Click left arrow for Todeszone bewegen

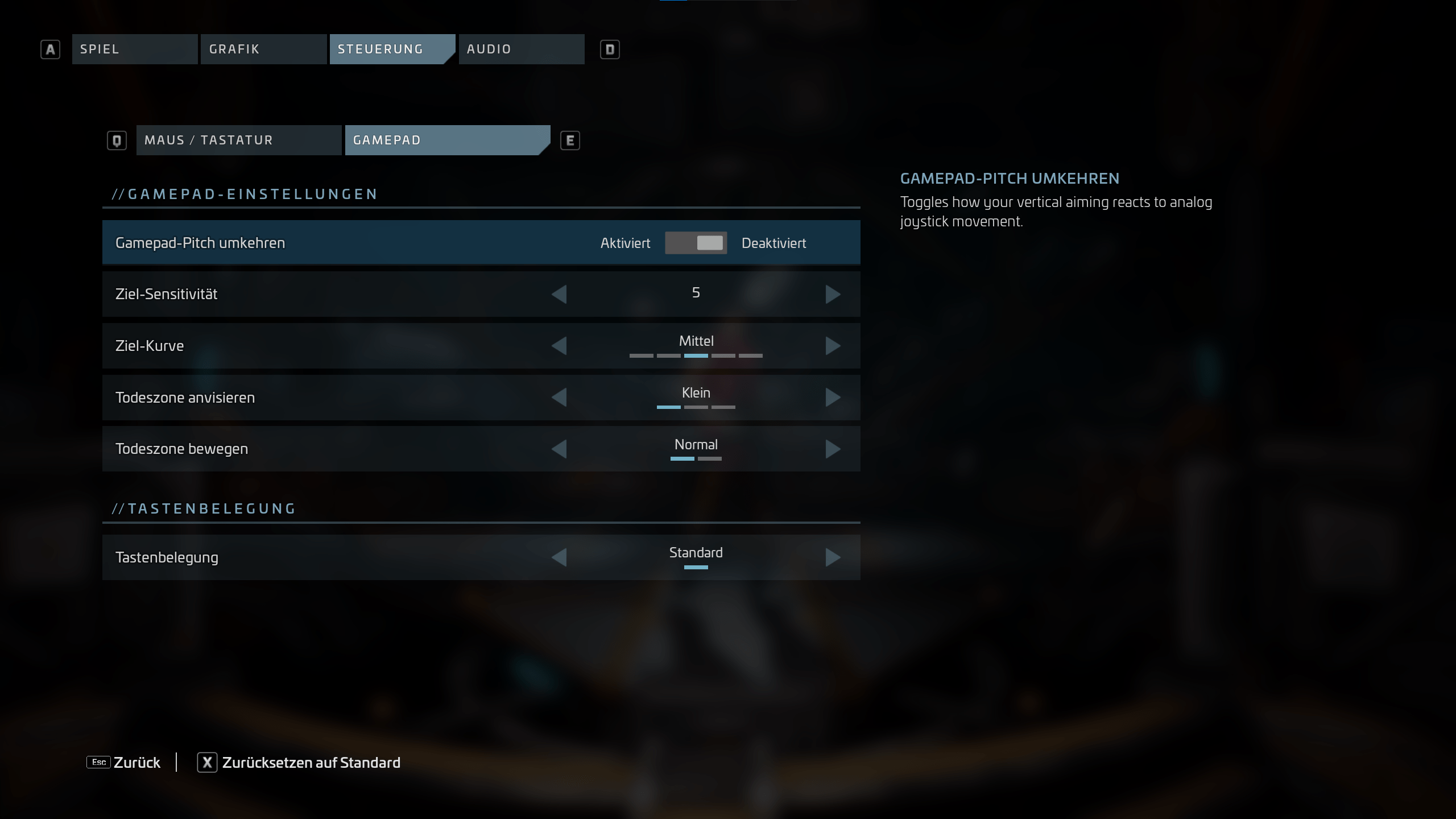click(x=559, y=449)
